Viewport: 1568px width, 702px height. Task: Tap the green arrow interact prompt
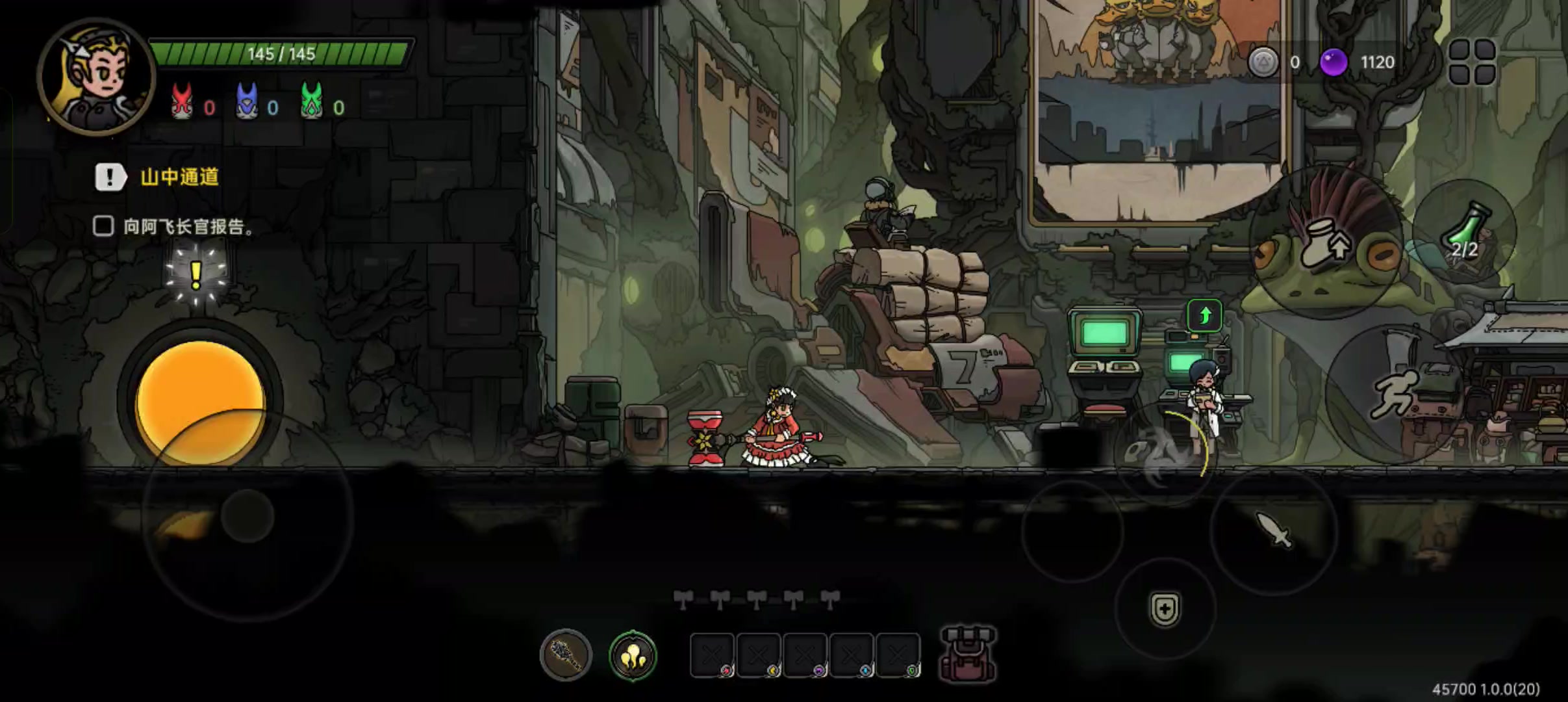pyautogui.click(x=1205, y=317)
